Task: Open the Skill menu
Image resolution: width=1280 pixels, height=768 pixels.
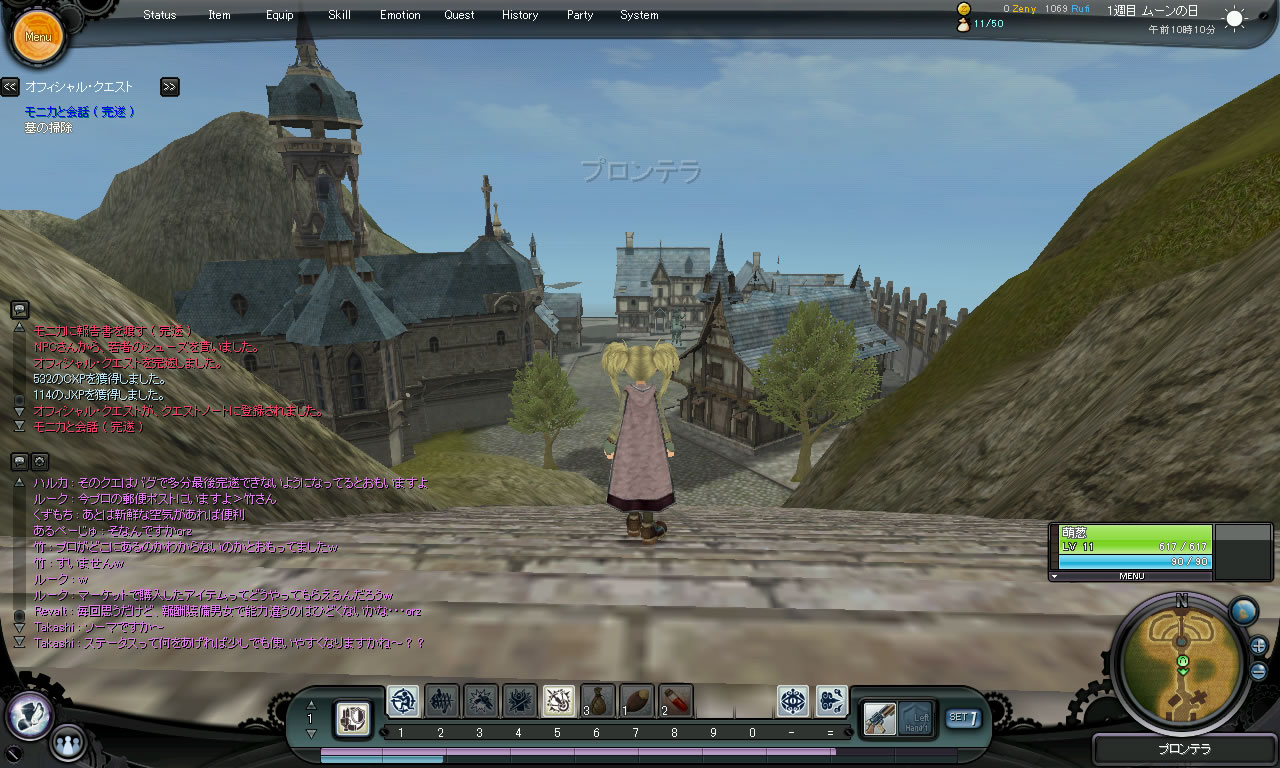Action: click(x=339, y=15)
